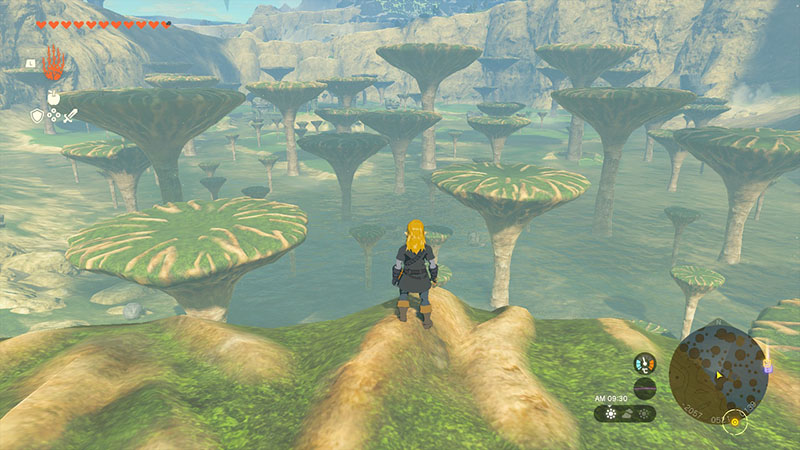Screen dimensions: 800x450
Task: Select the cloudy weather forecast icon
Action: (x=627, y=413)
